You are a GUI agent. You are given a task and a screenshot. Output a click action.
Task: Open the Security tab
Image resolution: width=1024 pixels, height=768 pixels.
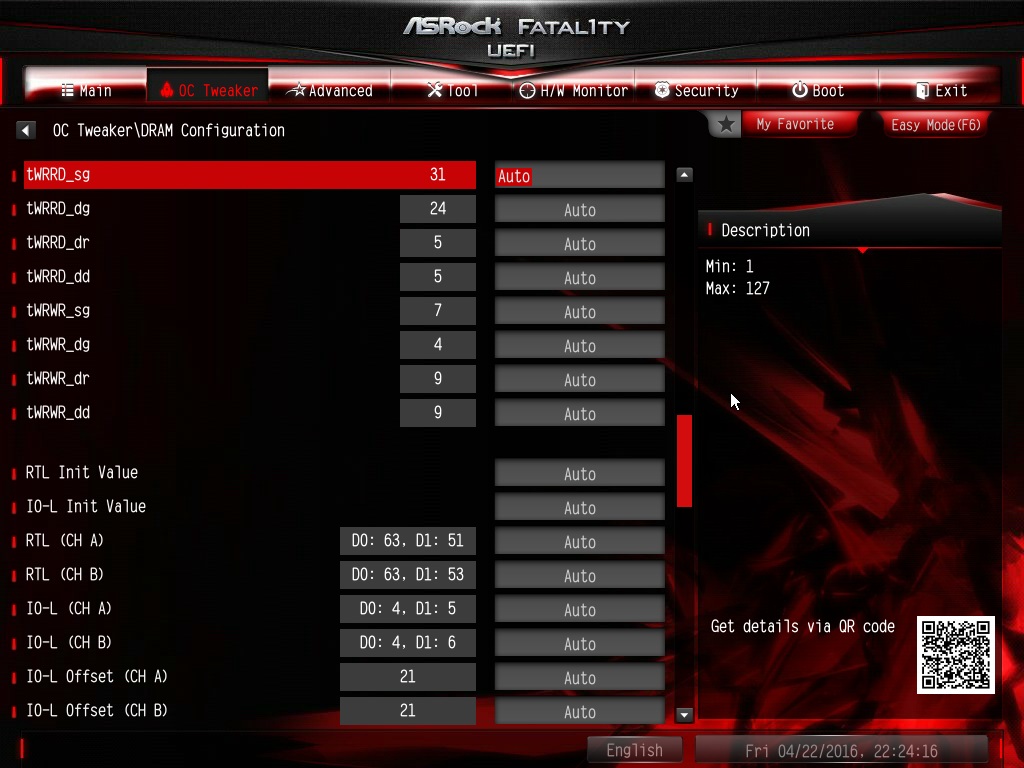click(696, 90)
